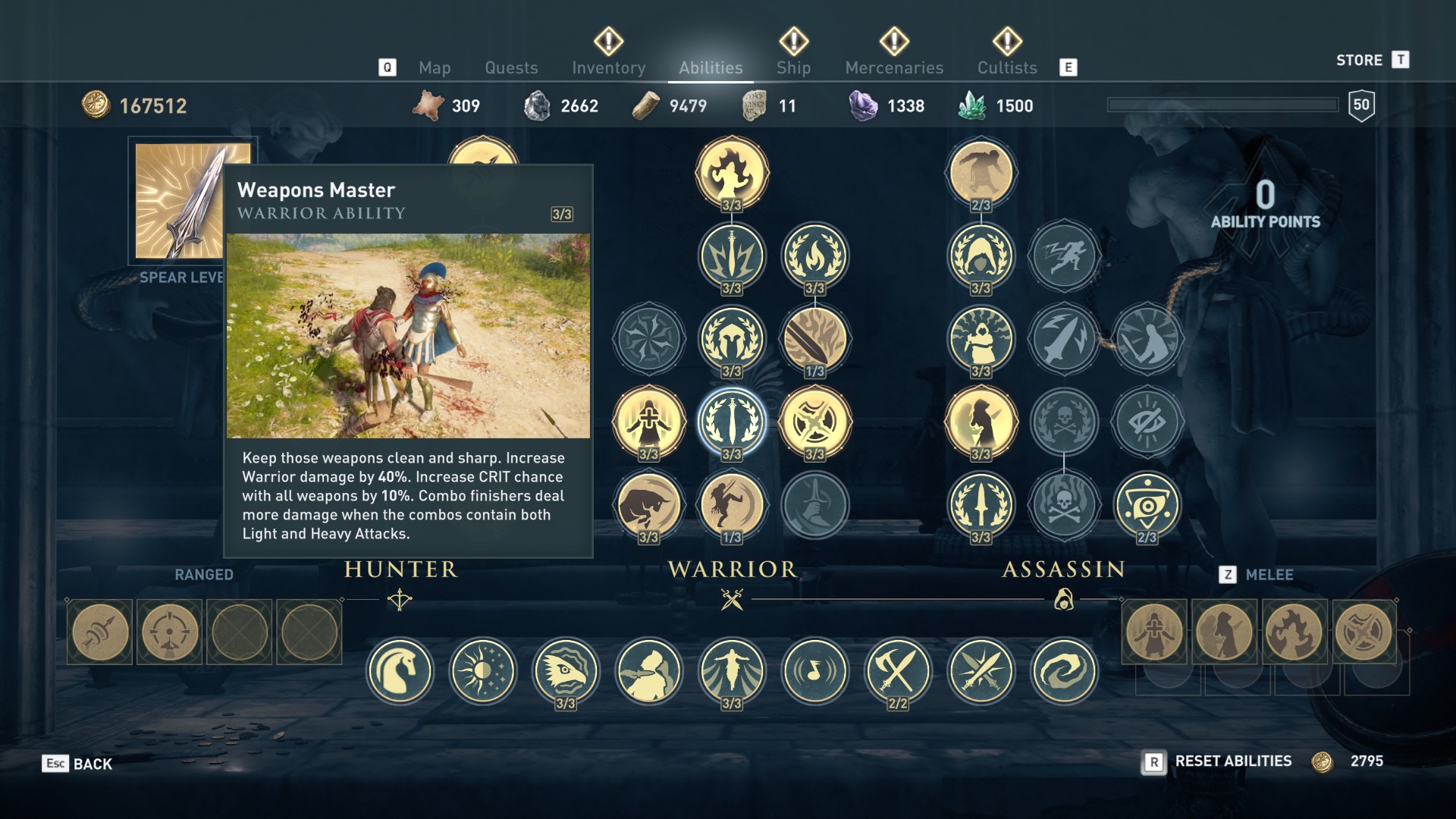Select the flaming figure ability atop warrior tree
This screenshot has width=1456, height=819.
point(732,172)
